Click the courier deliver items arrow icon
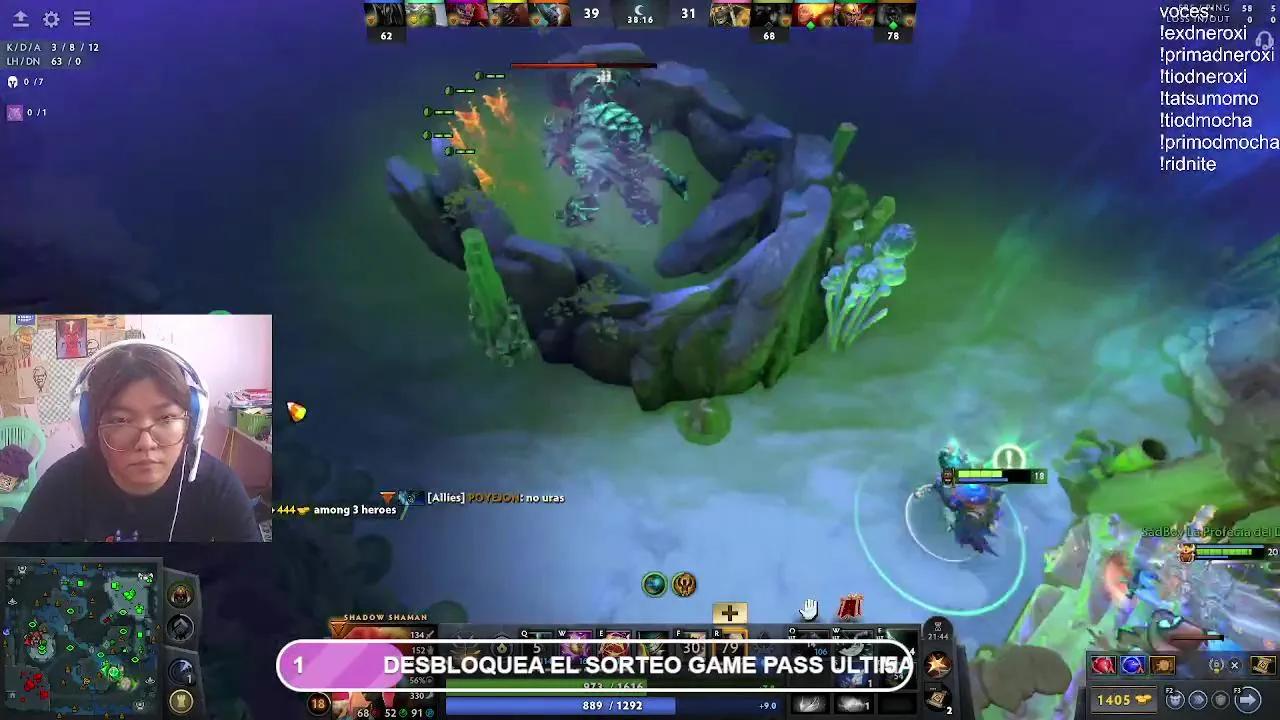This screenshot has width=1280, height=720. pyautogui.click(x=1247, y=699)
